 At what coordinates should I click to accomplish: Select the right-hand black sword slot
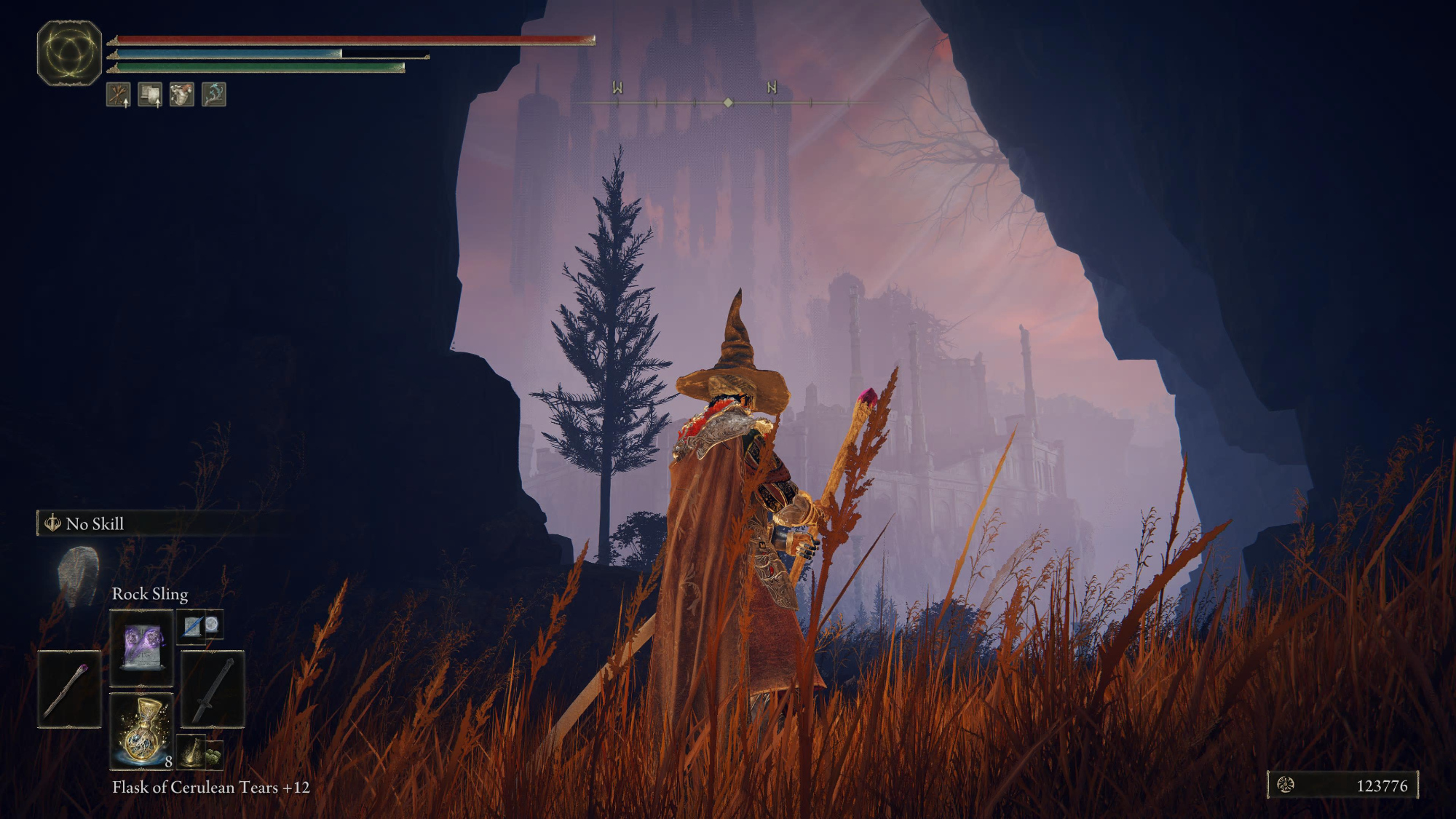click(213, 689)
